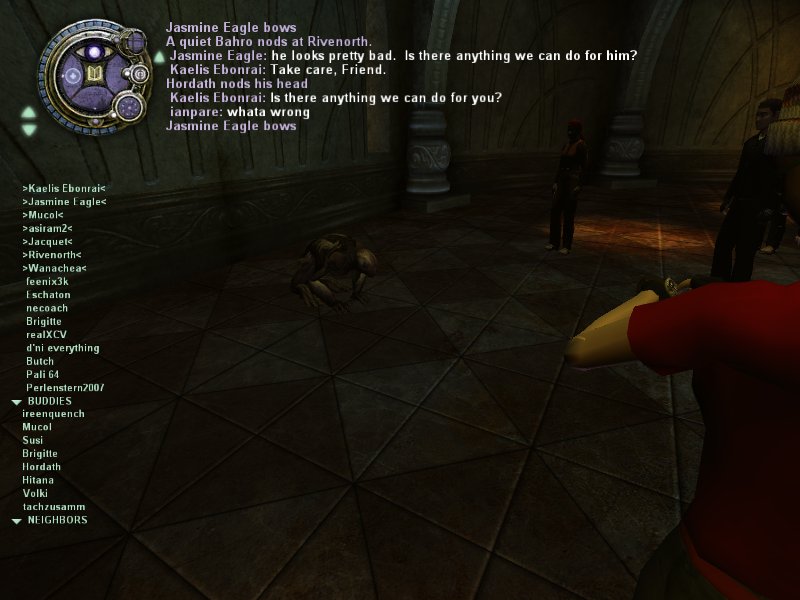The image size is (800, 600).
Task: Choose buddy Volki in the list
Action: [35, 493]
